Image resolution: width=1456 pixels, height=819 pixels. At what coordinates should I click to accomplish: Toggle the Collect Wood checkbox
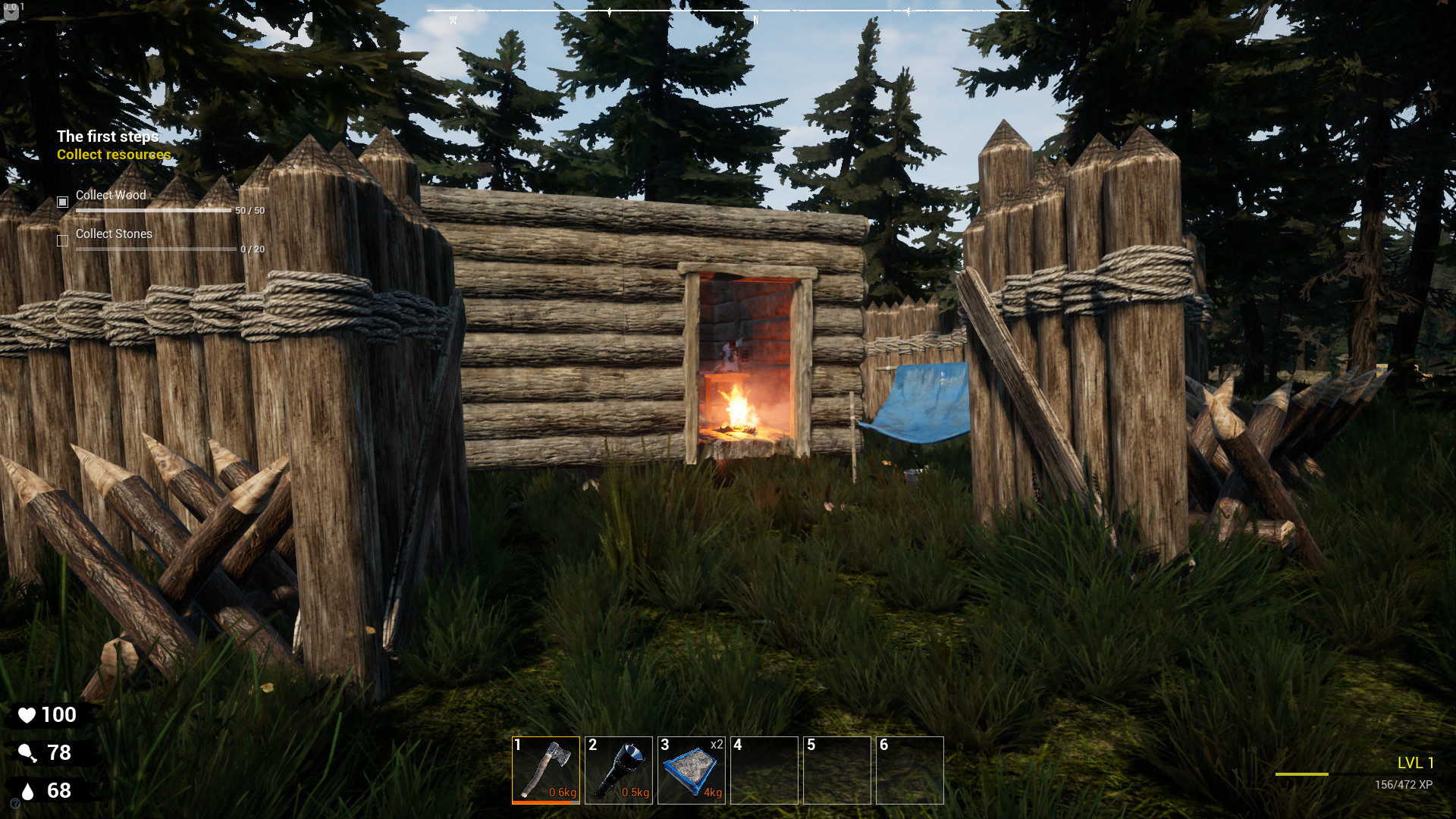pos(61,202)
